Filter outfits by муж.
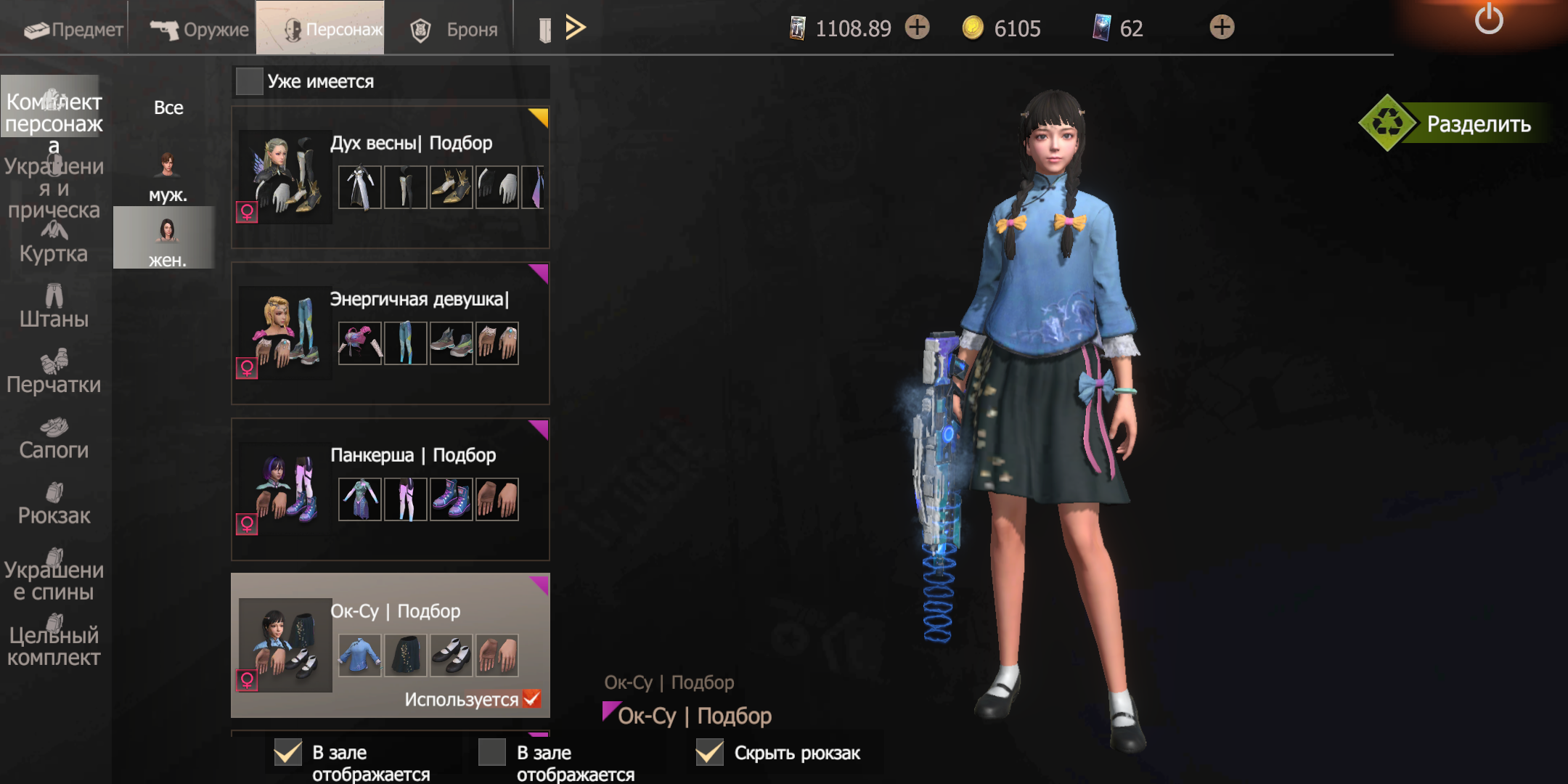The height and width of the screenshot is (784, 1568). pos(168,176)
